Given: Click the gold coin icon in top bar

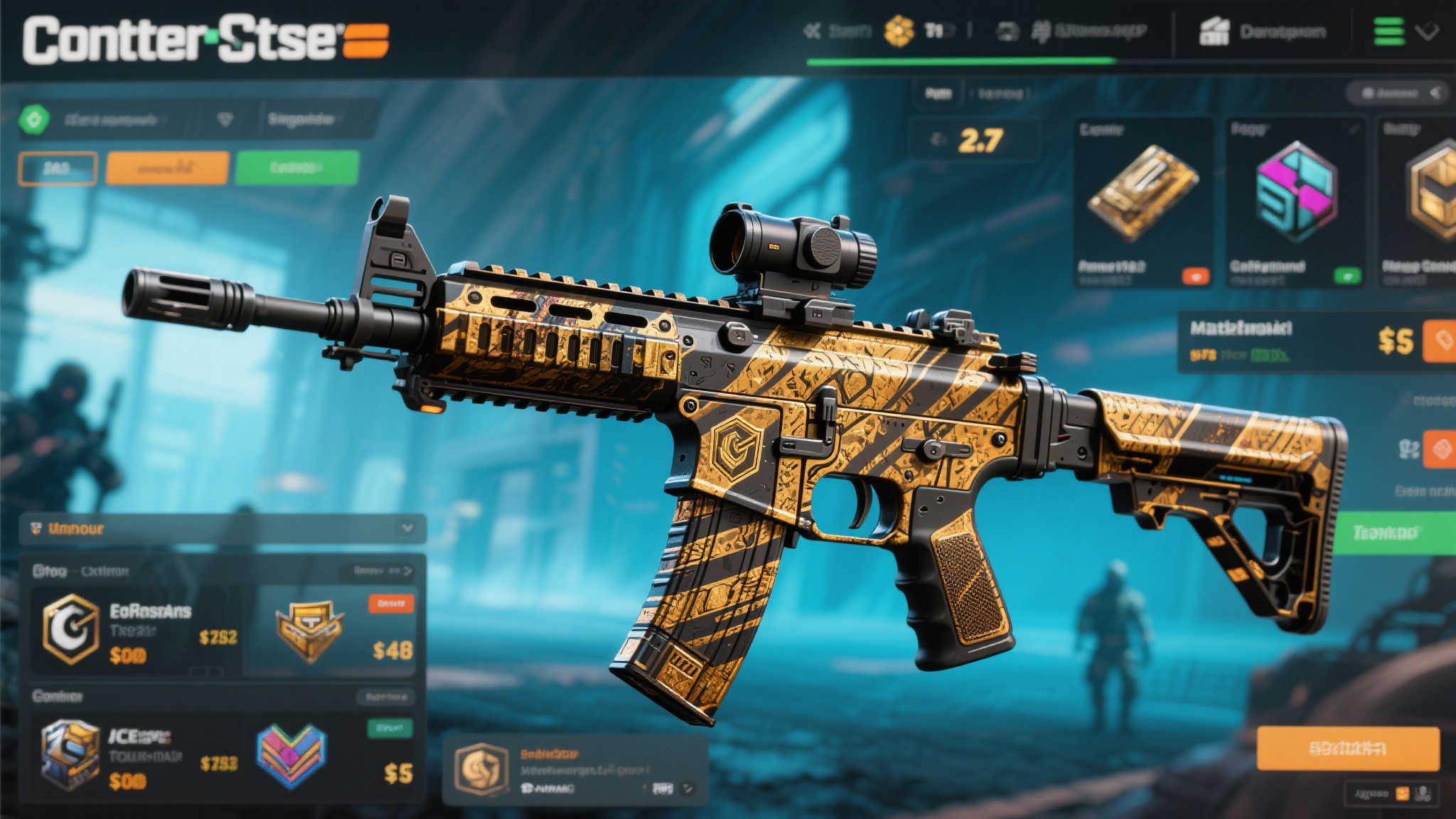Looking at the screenshot, I should pos(899,31).
